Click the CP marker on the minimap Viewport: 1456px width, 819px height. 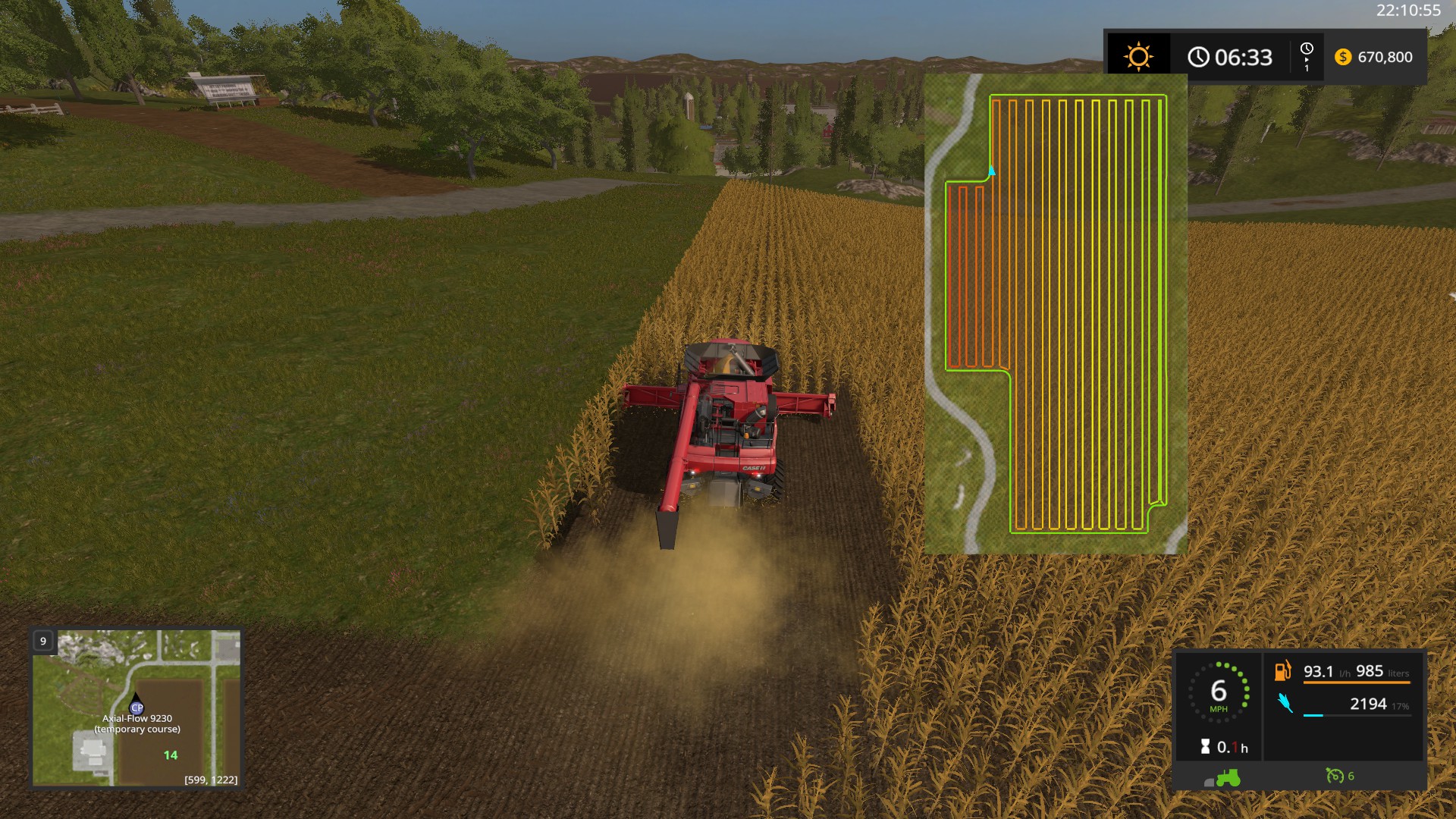136,708
